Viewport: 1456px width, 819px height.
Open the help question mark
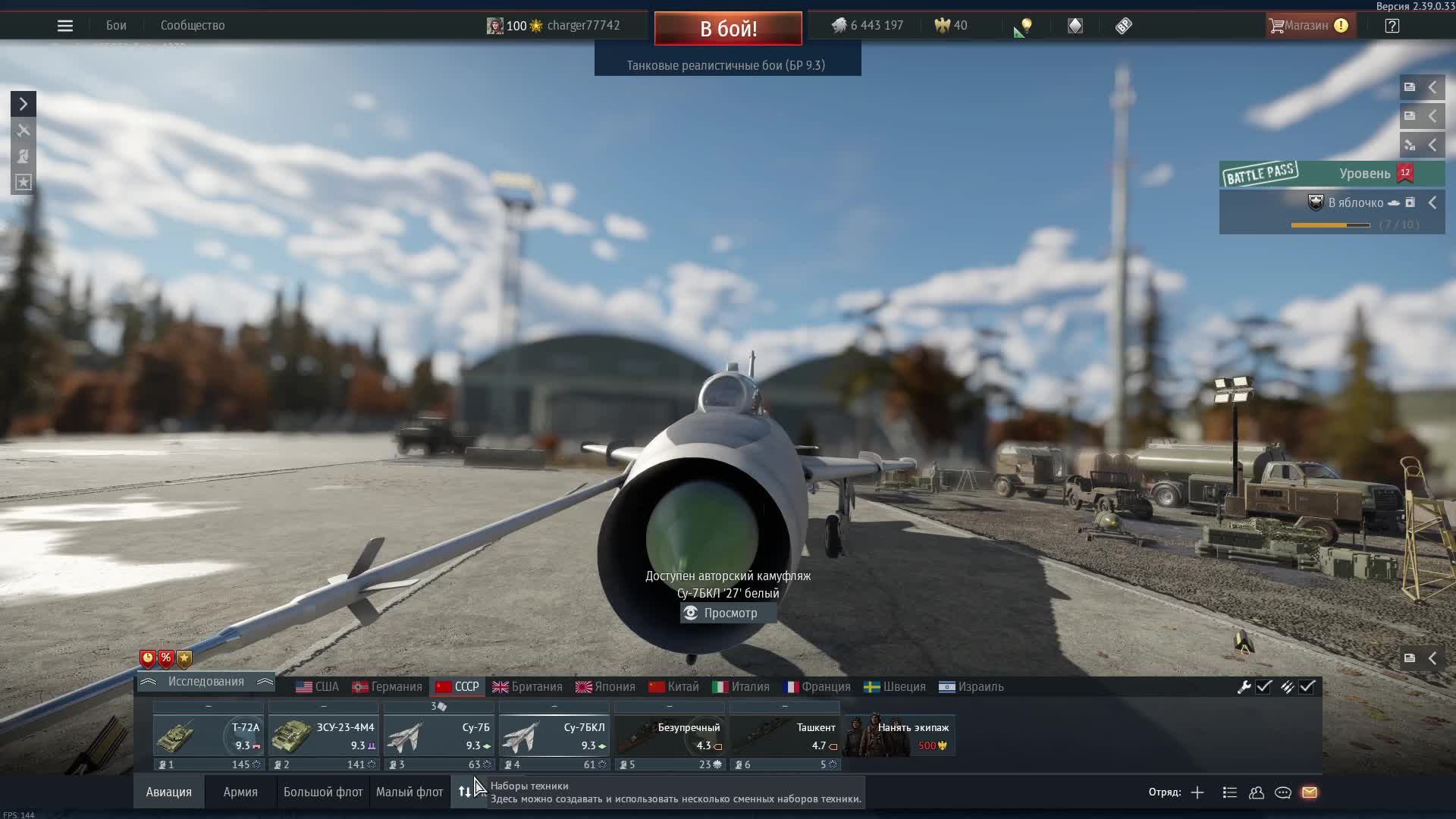click(1392, 26)
